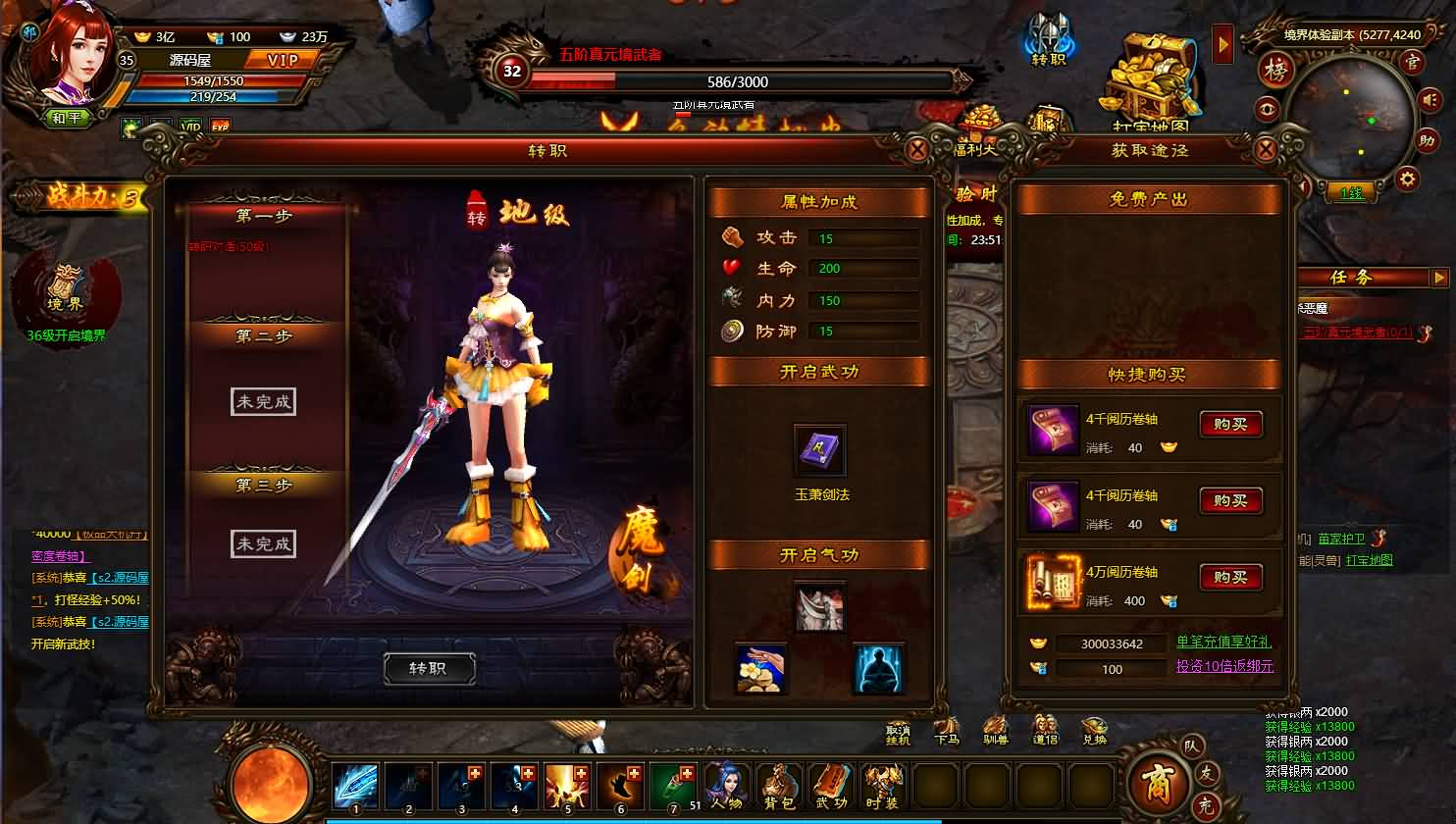The image size is (1456, 824).
Task: Close the 获取途径 panel
Action: (x=1266, y=150)
